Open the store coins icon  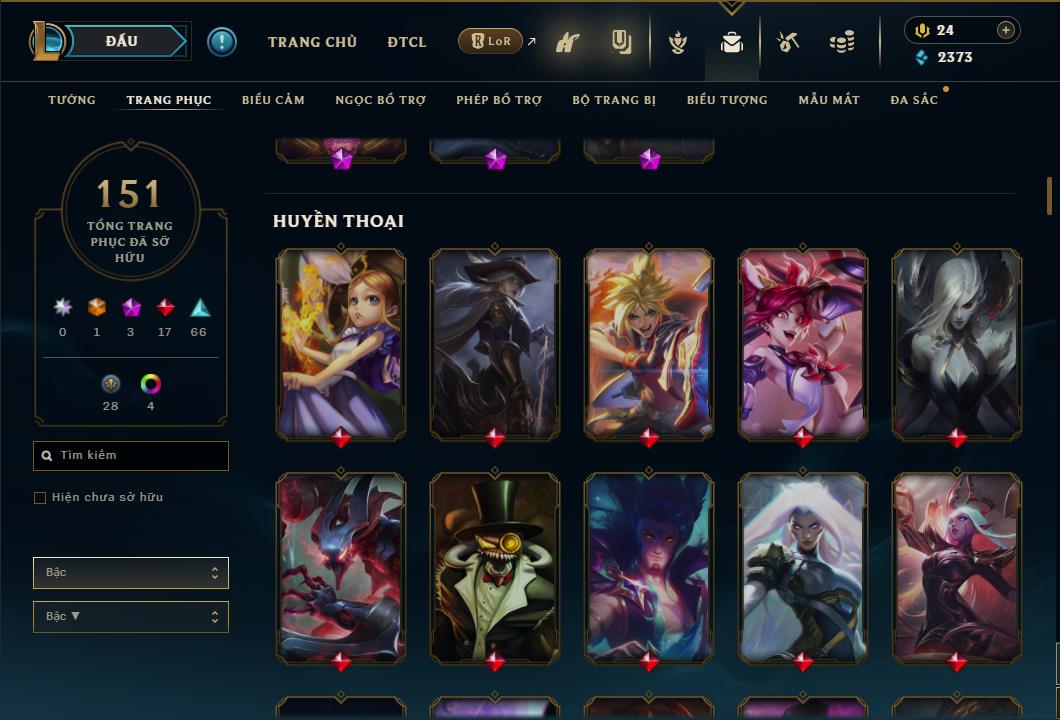(x=842, y=42)
